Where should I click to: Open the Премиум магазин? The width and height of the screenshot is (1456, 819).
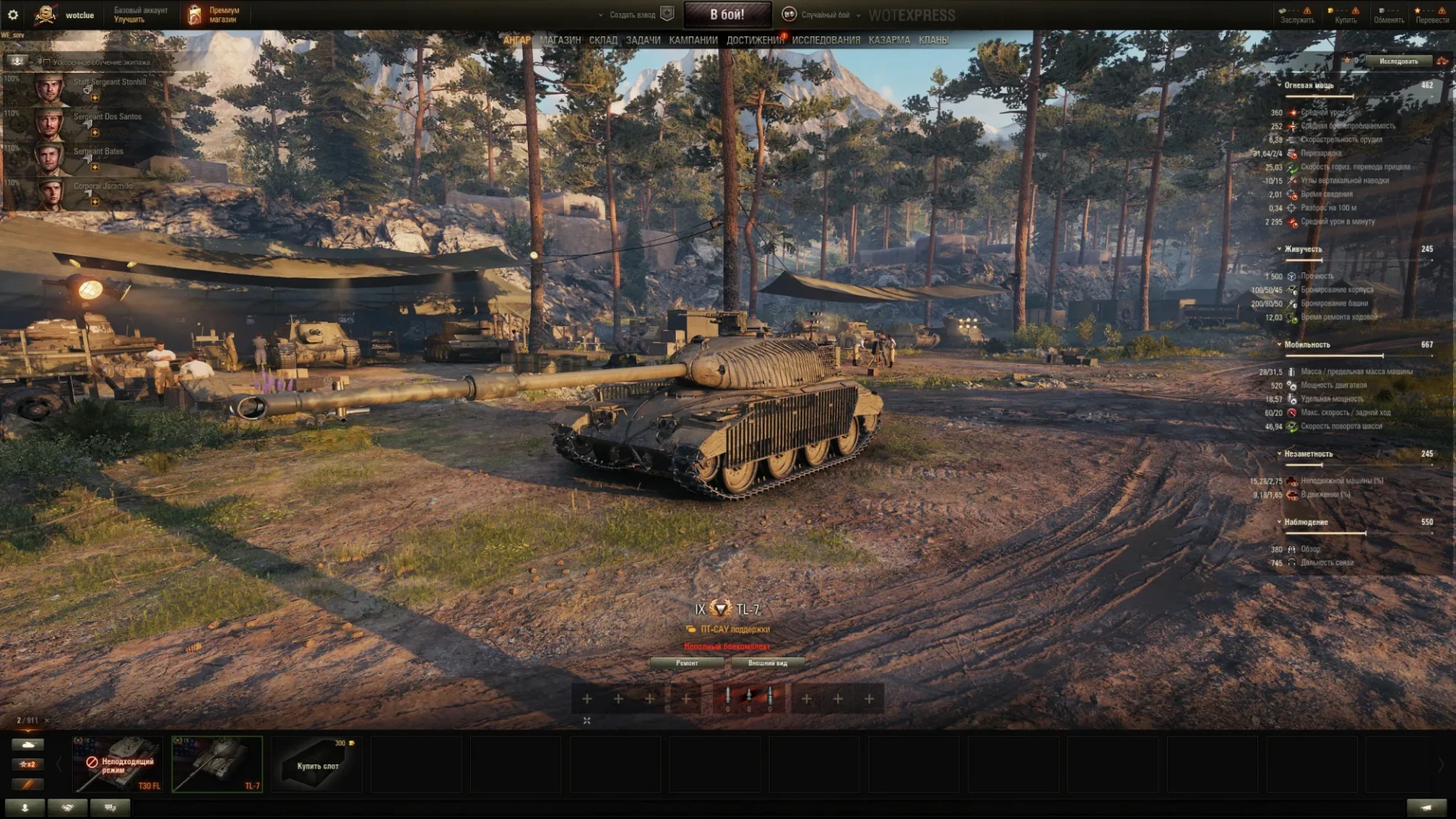point(214,14)
